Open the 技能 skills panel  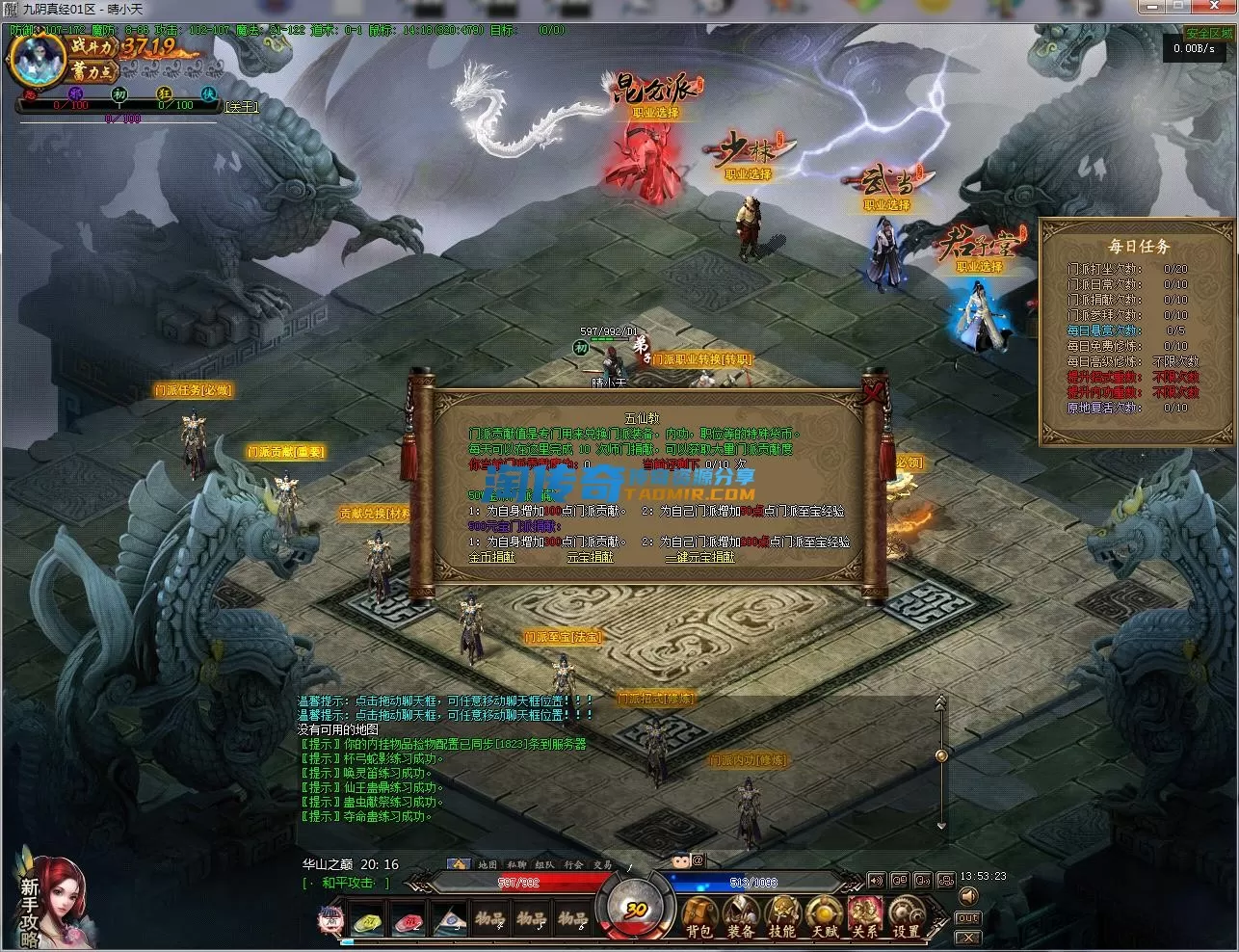782,916
